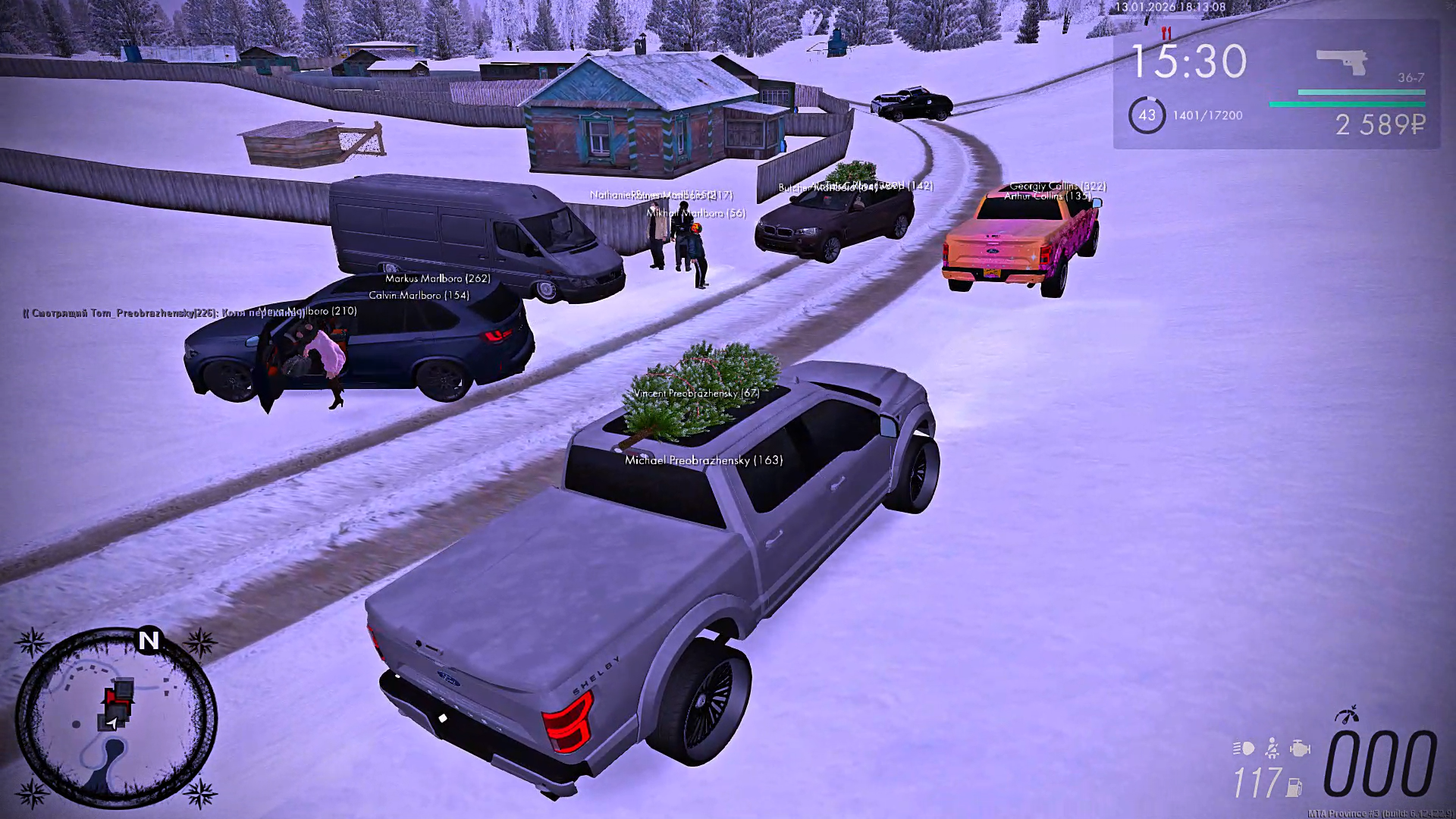Image resolution: width=1456 pixels, height=819 pixels.
Task: Toggle the headlights indicator icon
Action: [1244, 748]
